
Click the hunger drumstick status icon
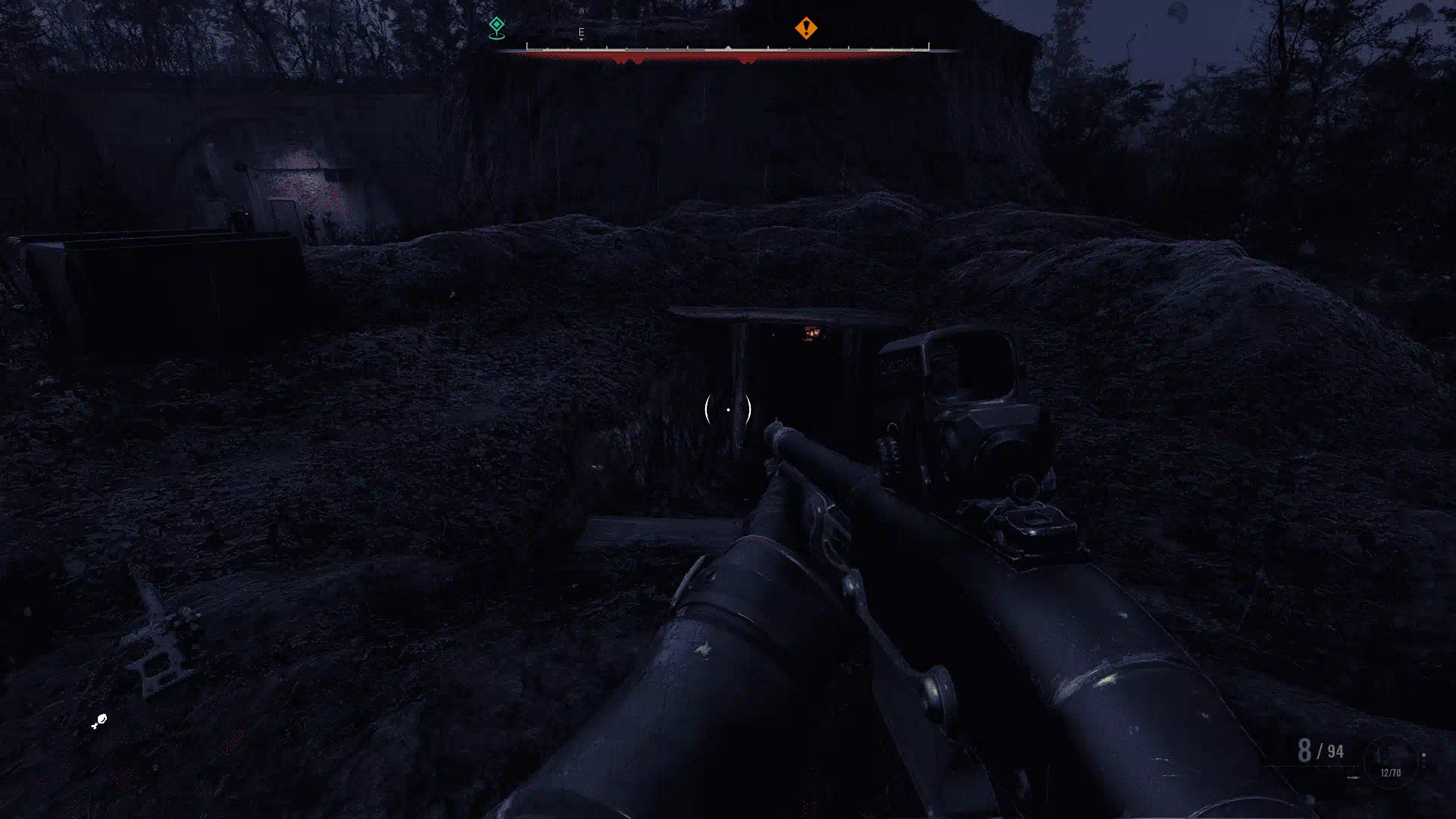[x=99, y=721]
